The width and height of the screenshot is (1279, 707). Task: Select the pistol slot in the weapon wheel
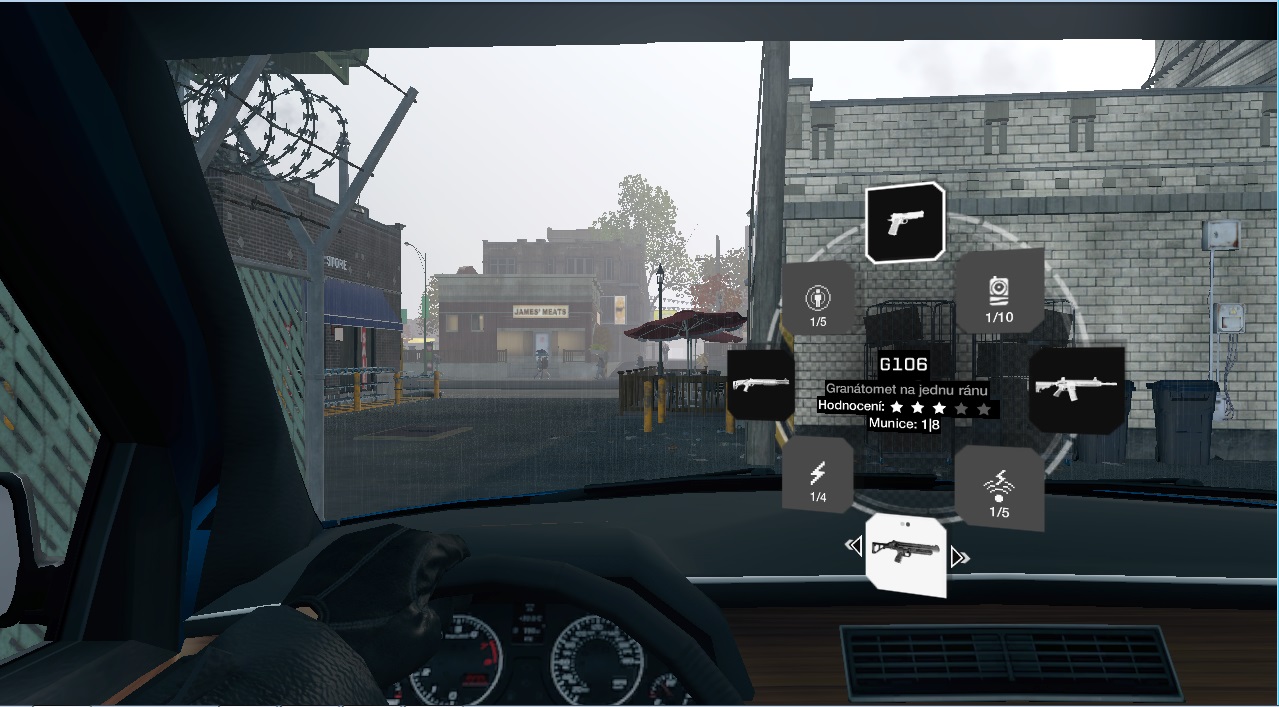point(905,222)
